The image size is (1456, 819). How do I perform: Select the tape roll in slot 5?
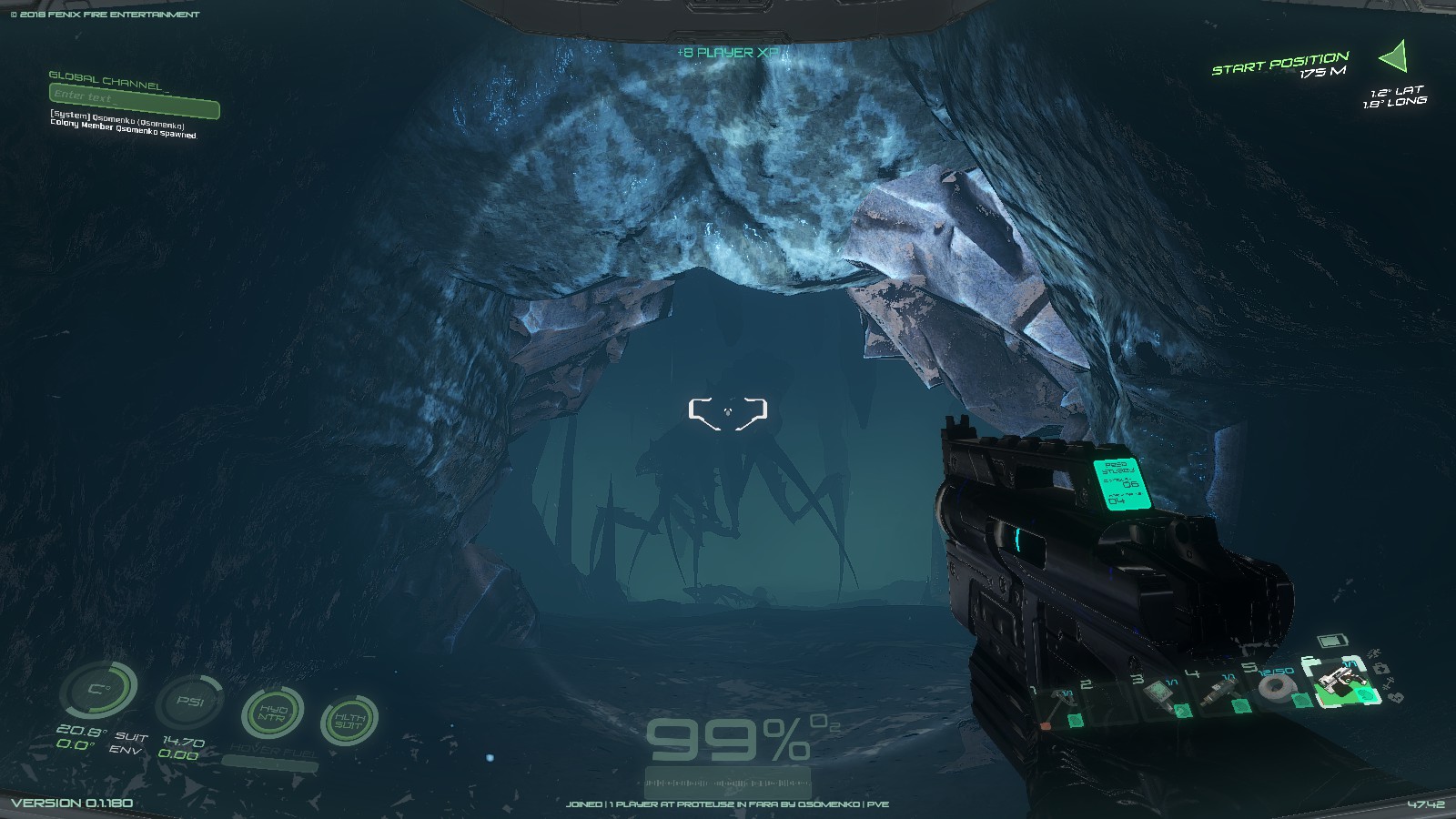click(1278, 687)
